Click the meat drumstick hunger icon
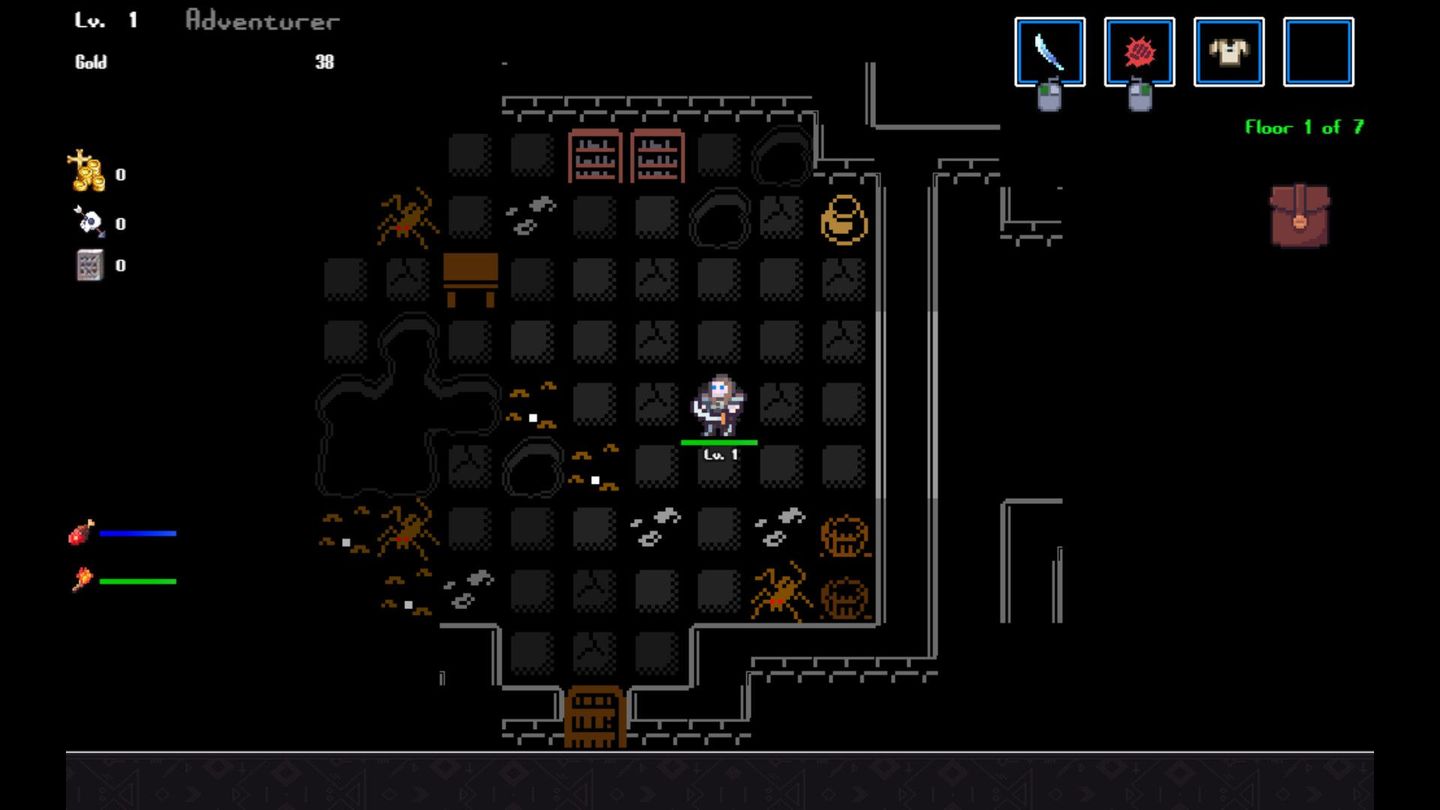The width and height of the screenshot is (1440, 810). [82, 533]
